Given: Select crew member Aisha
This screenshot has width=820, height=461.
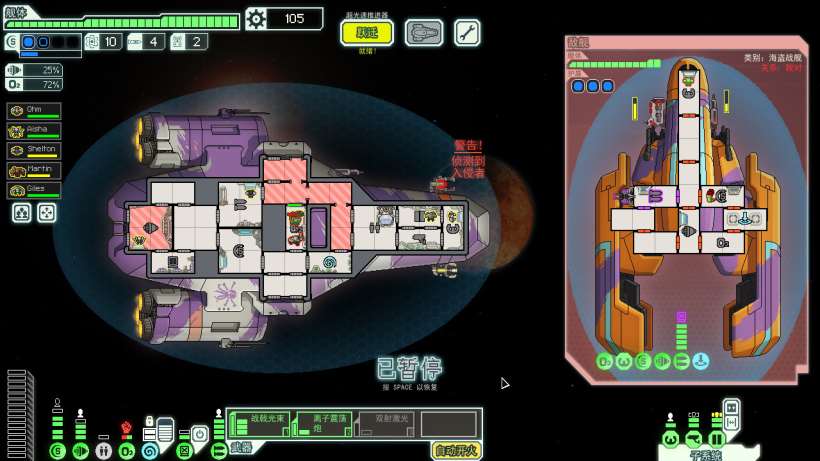Looking at the screenshot, I should (34, 131).
